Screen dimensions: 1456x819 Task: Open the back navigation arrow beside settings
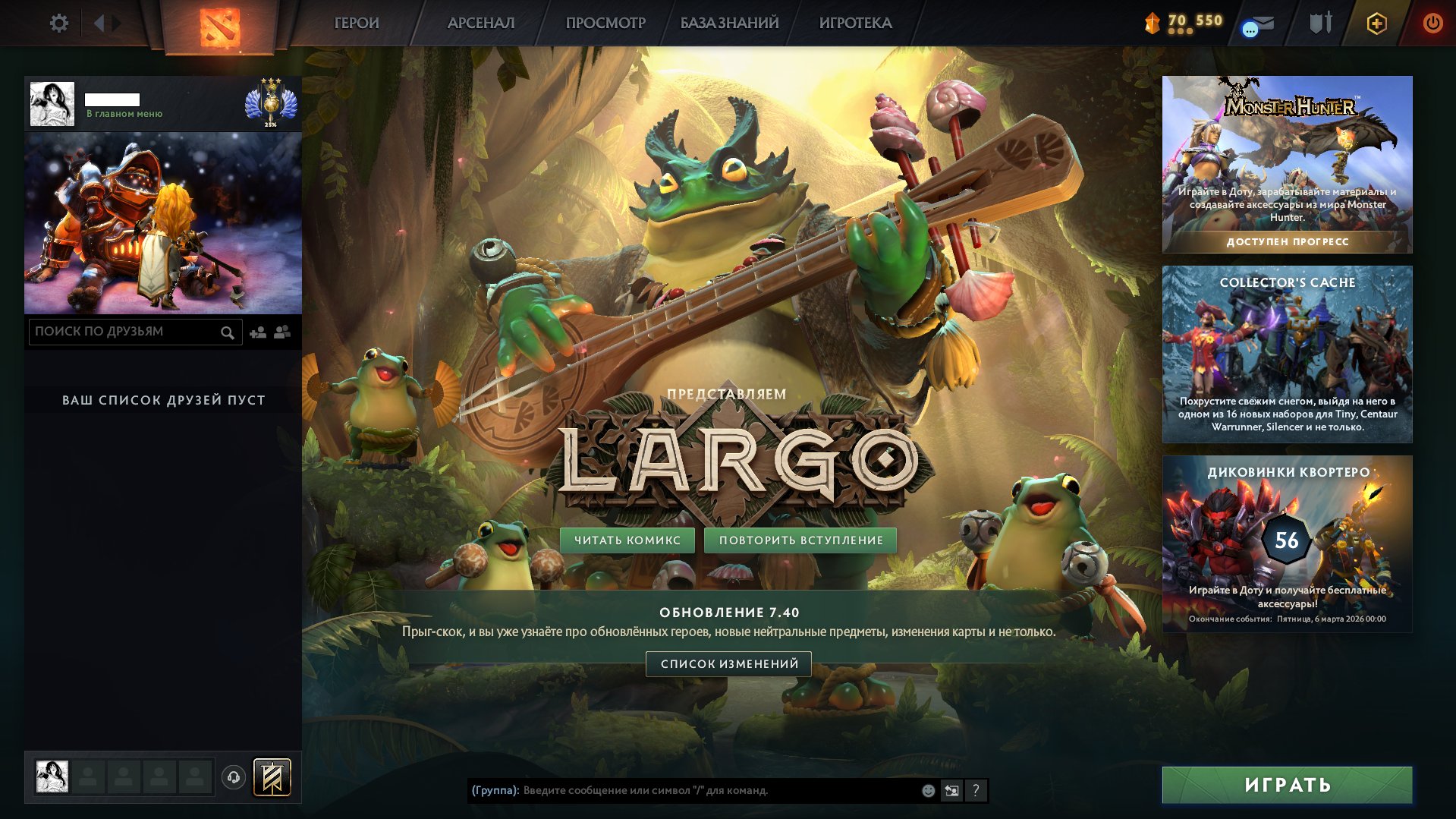(x=99, y=23)
